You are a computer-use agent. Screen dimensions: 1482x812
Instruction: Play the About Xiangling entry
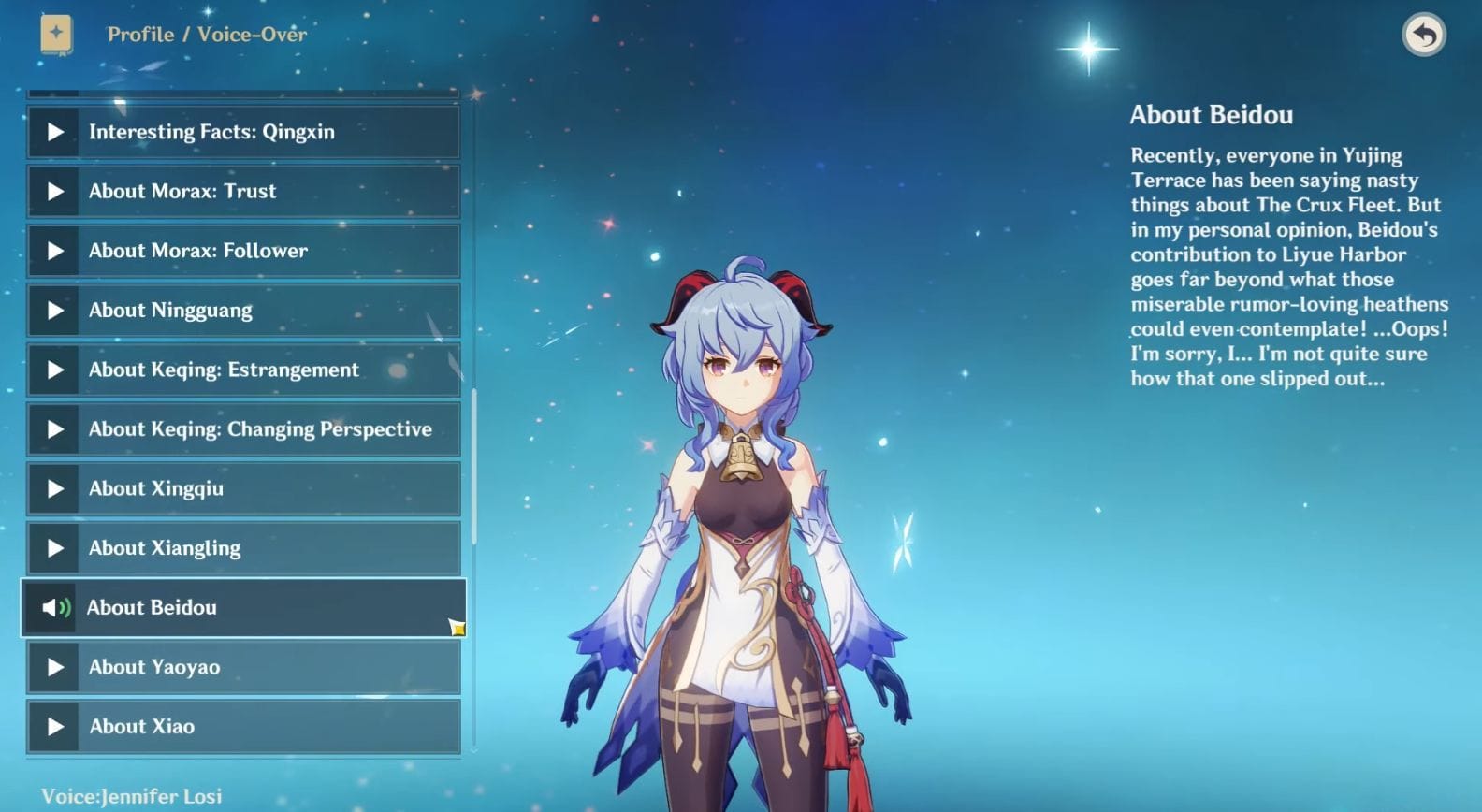click(x=243, y=548)
